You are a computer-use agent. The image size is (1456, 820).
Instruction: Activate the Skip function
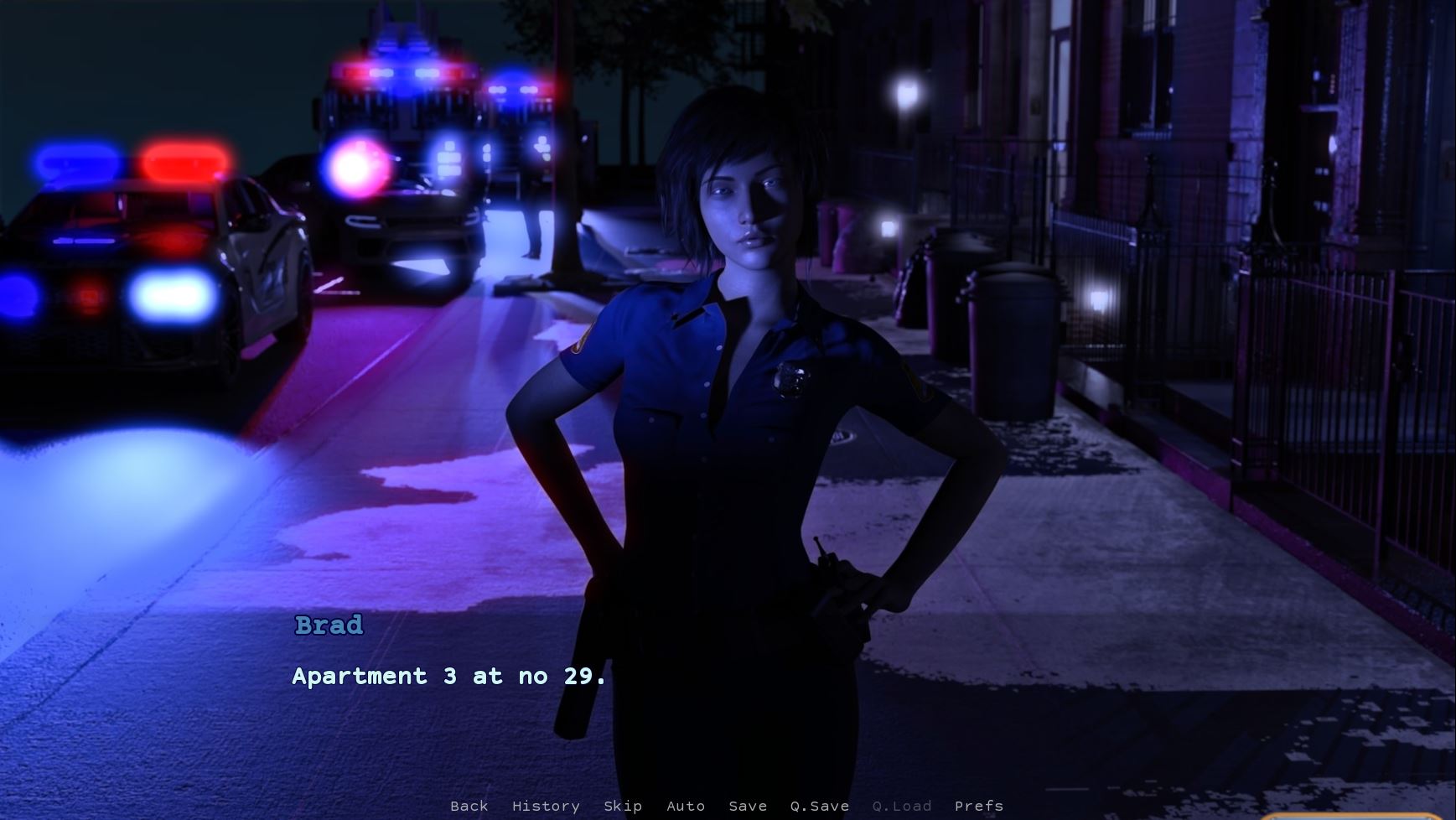point(623,806)
